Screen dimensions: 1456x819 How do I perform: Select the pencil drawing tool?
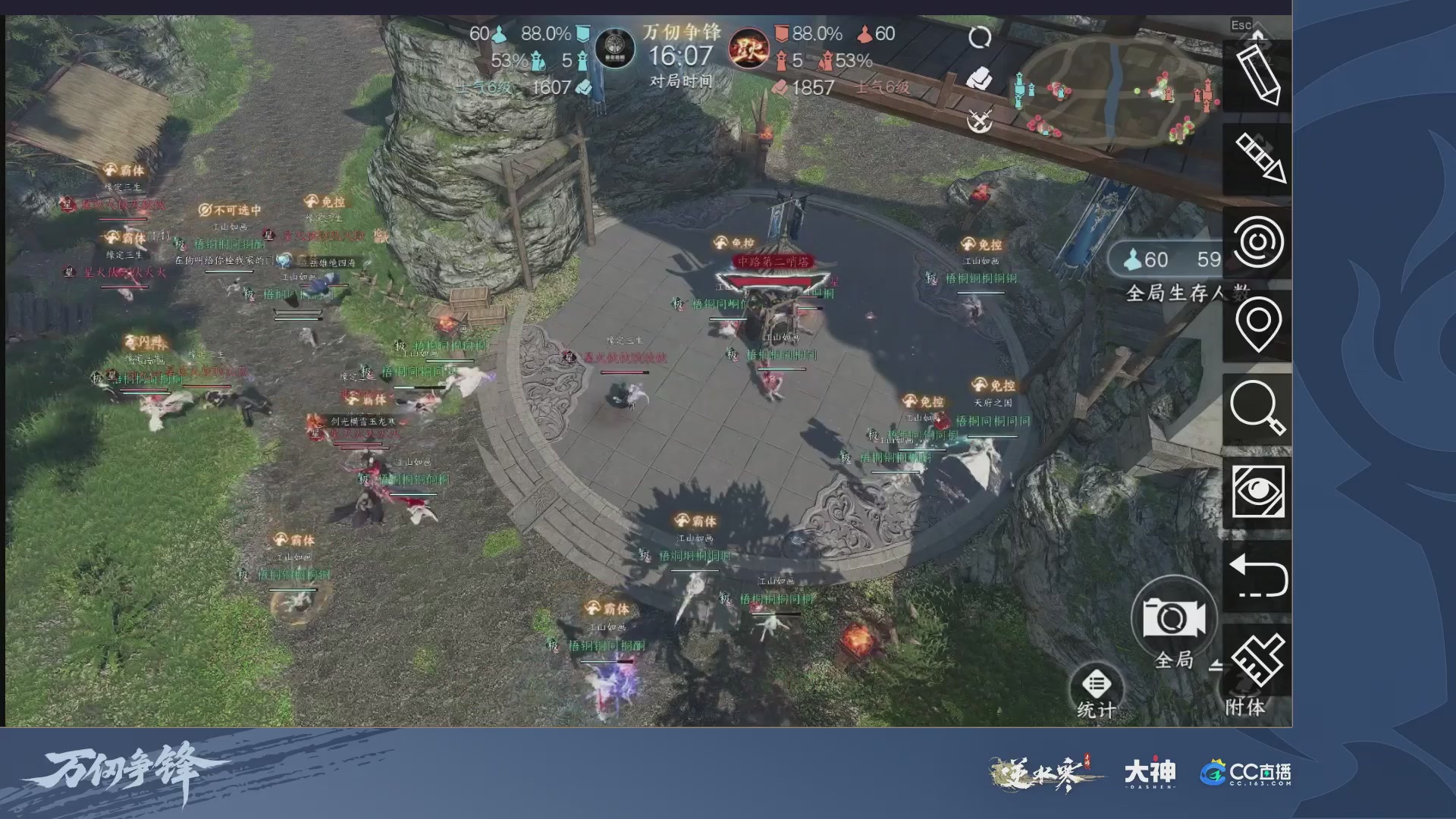click(x=1259, y=74)
